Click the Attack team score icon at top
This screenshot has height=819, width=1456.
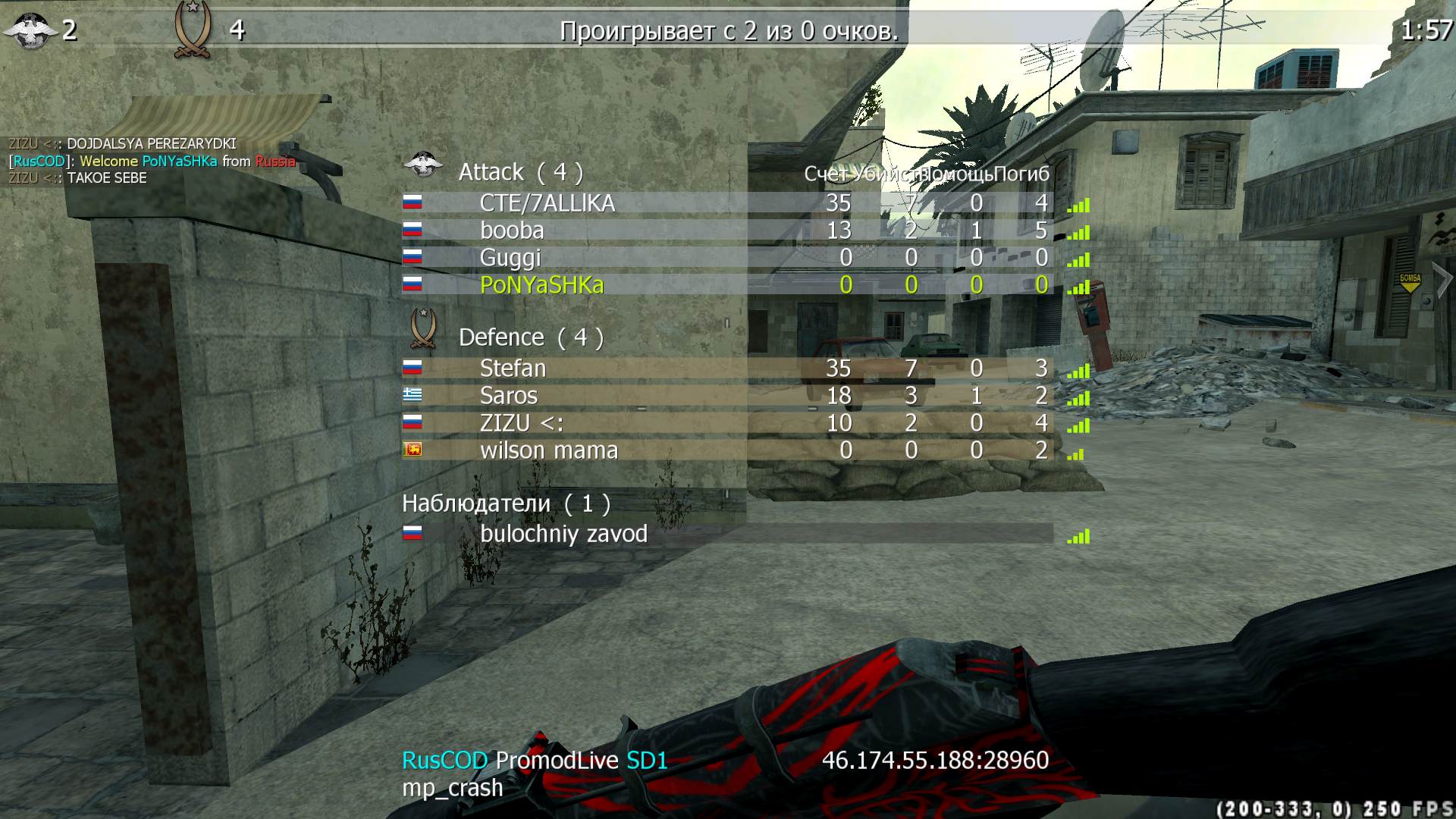[30, 30]
